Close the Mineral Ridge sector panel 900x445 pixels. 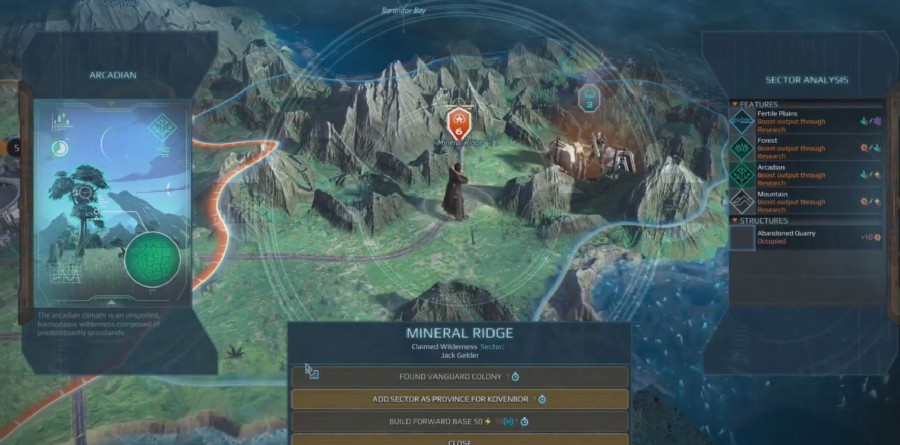point(460,439)
